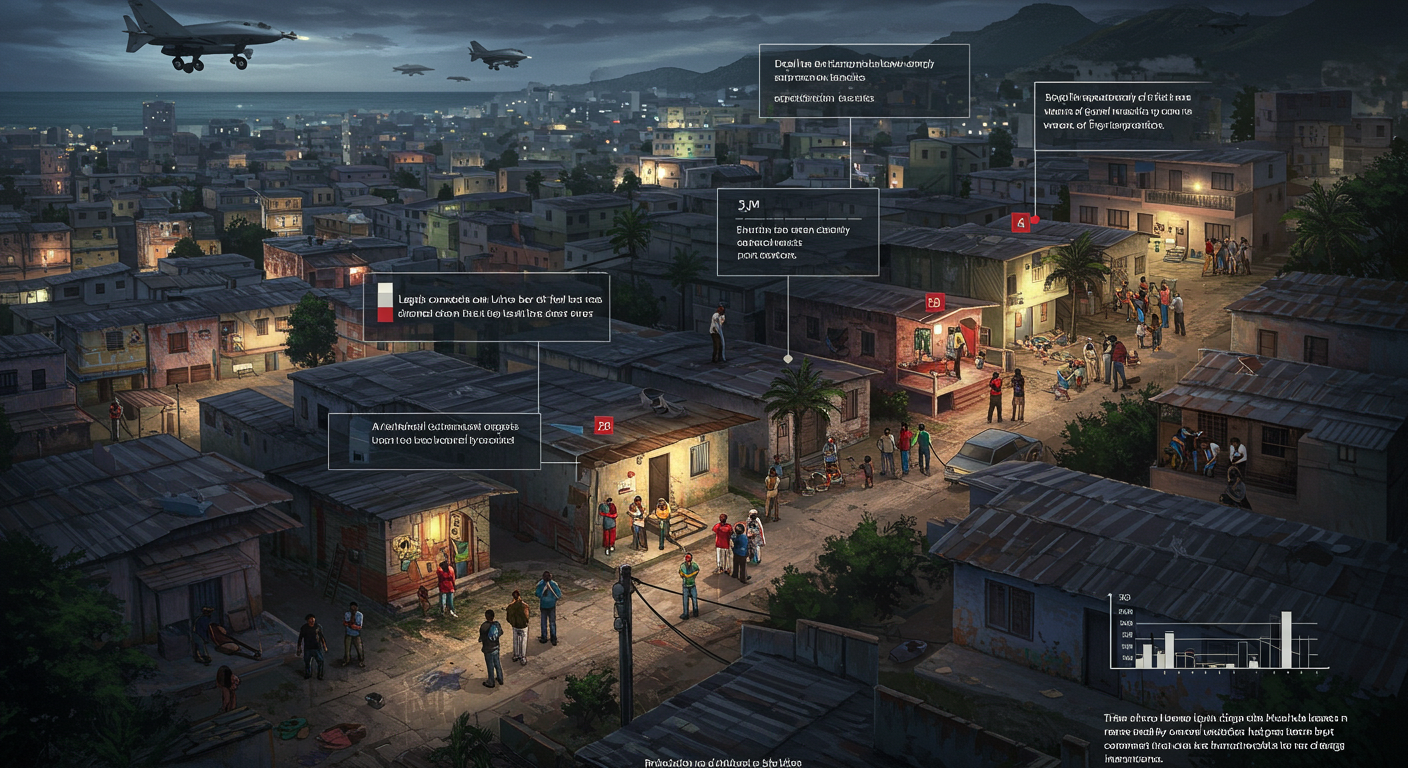This screenshot has height=768, width=1408.
Task: Click the red swatch in the legend box
Action: (385, 313)
